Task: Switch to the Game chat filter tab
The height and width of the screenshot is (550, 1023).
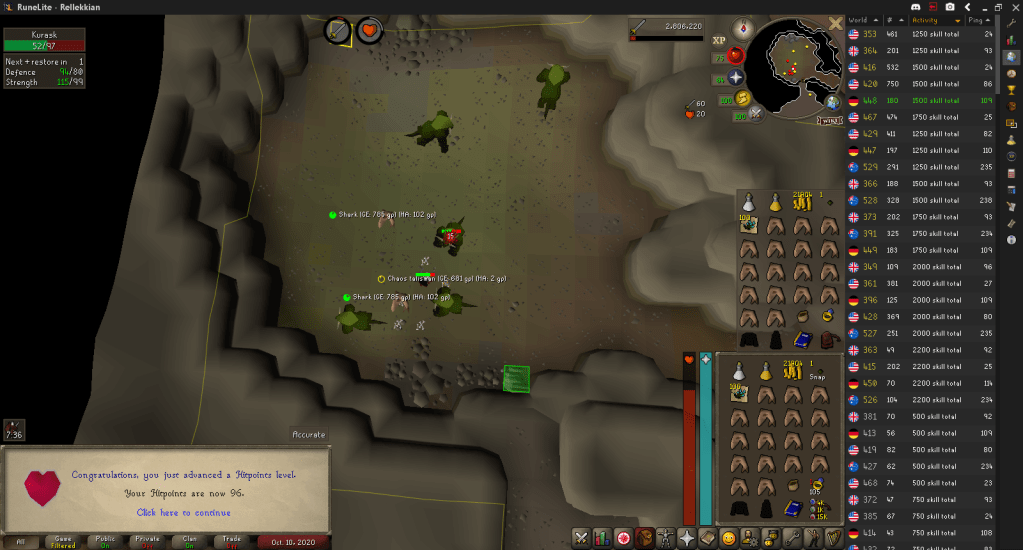Action: (63, 542)
